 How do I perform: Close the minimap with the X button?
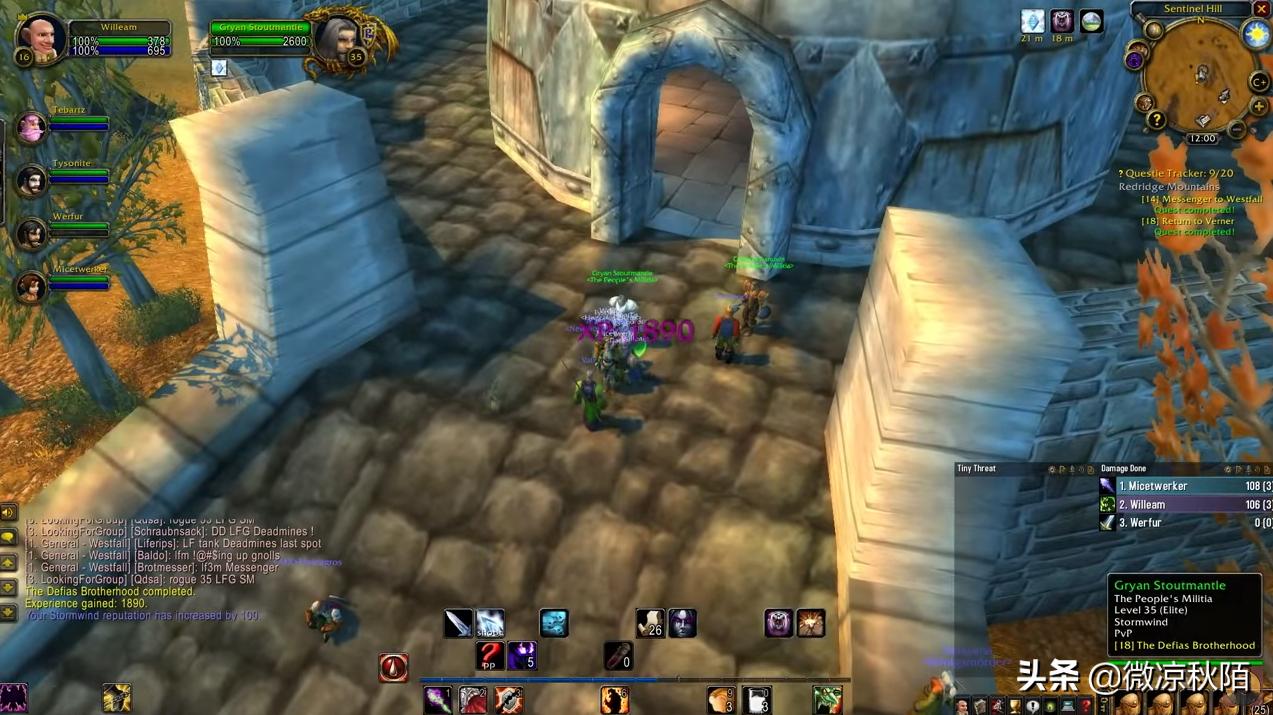pos(1261,9)
